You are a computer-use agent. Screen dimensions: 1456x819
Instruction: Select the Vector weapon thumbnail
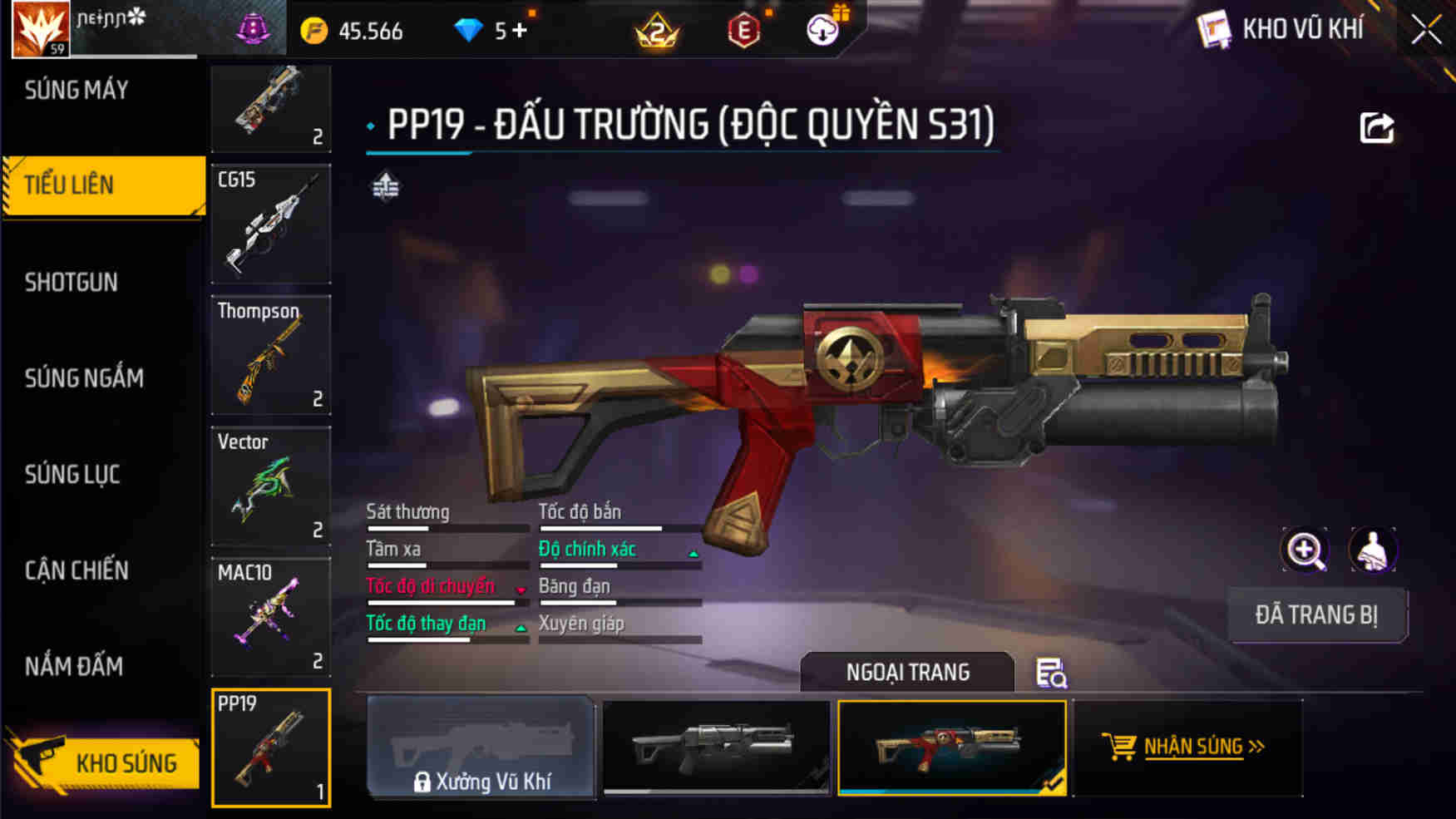pyautogui.click(x=271, y=486)
